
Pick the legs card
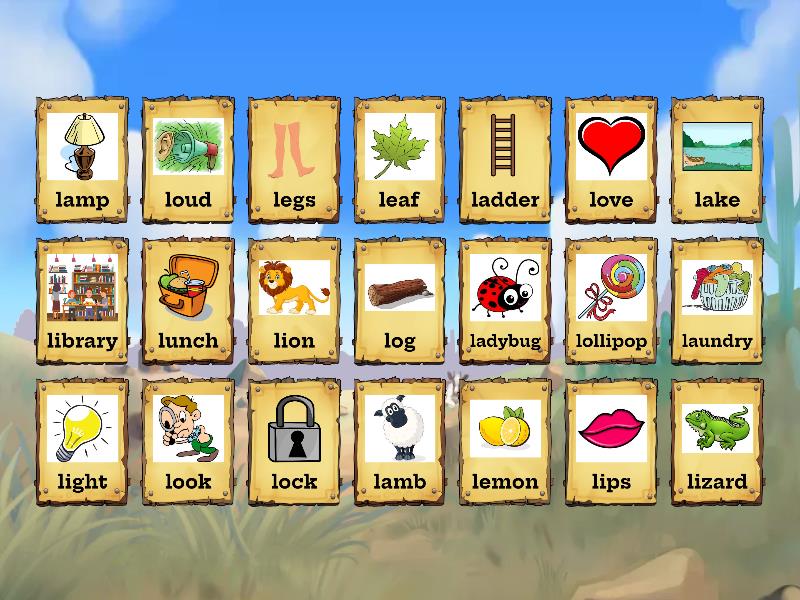(x=294, y=160)
